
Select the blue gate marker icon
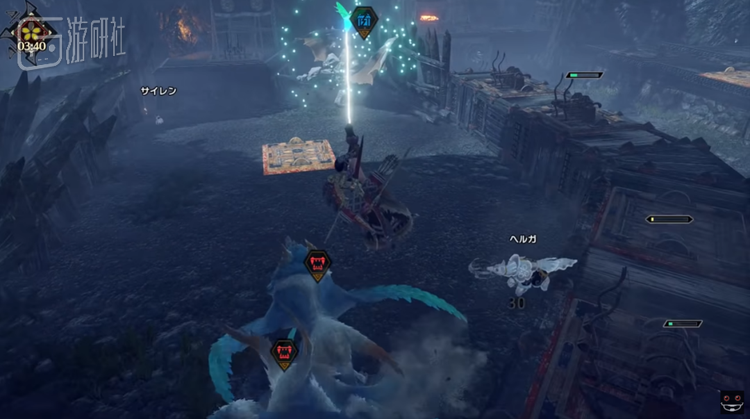click(x=365, y=18)
